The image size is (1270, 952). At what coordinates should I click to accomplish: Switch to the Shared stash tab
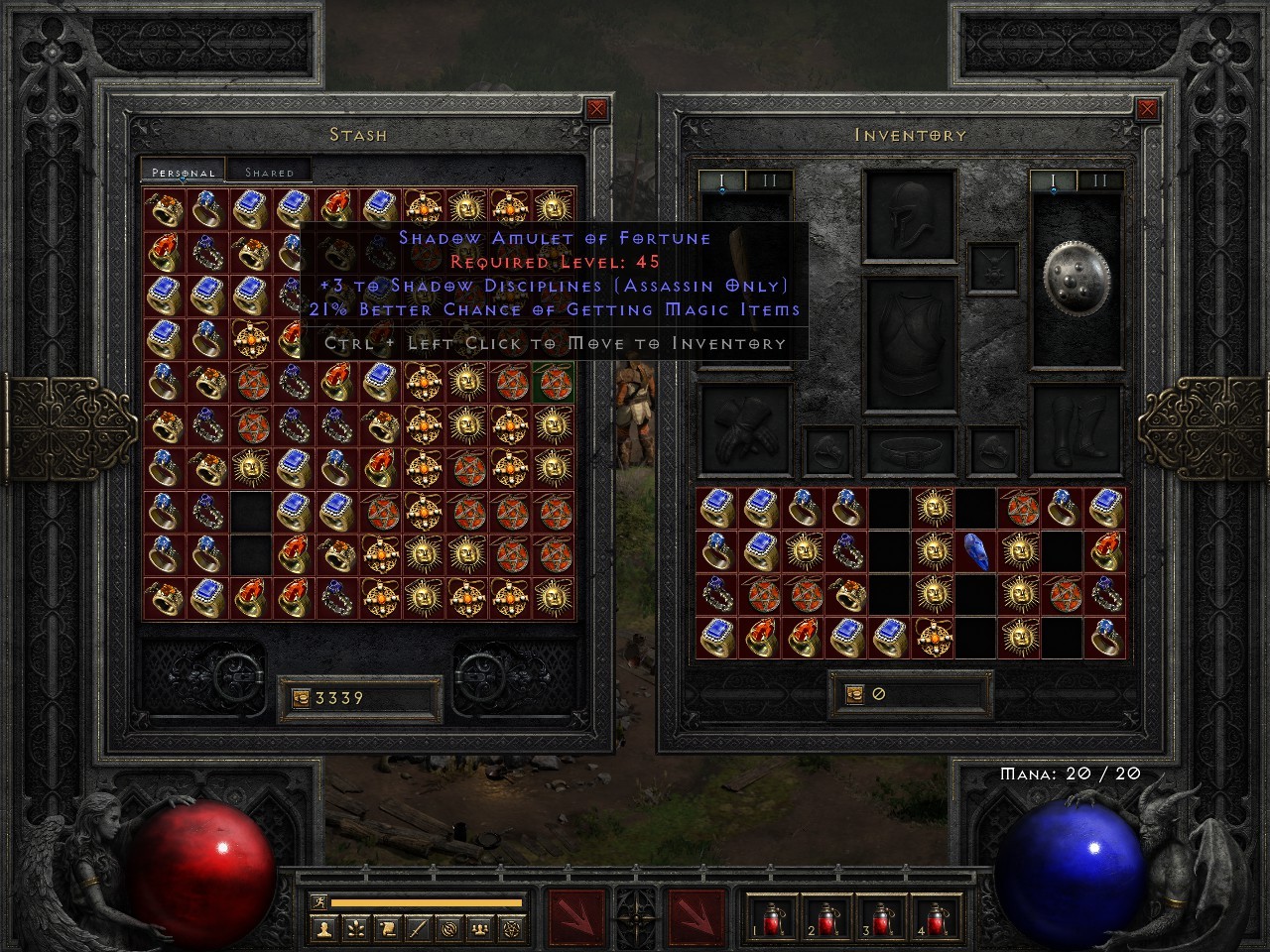269,171
